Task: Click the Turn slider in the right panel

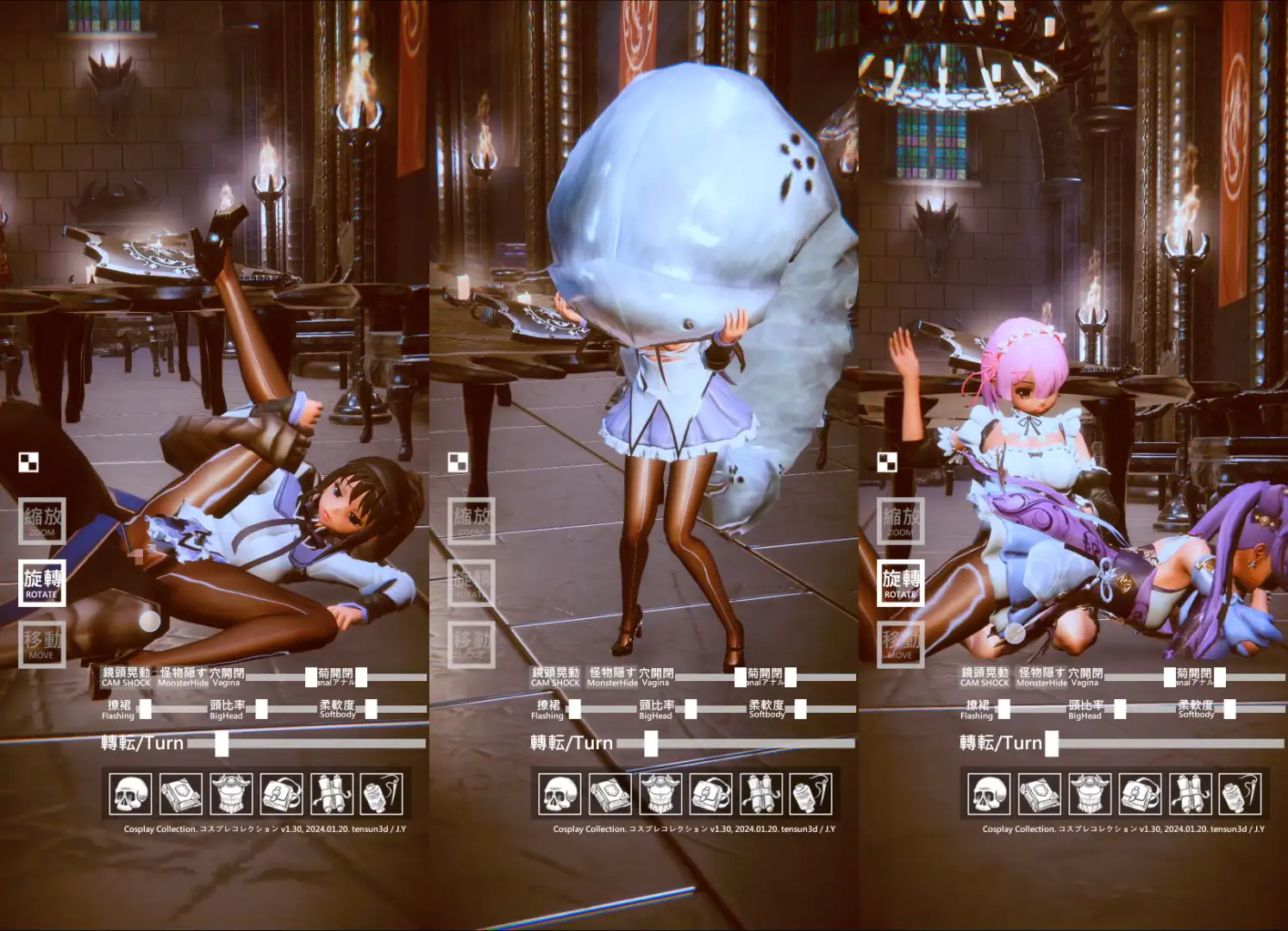Action: (1052, 743)
